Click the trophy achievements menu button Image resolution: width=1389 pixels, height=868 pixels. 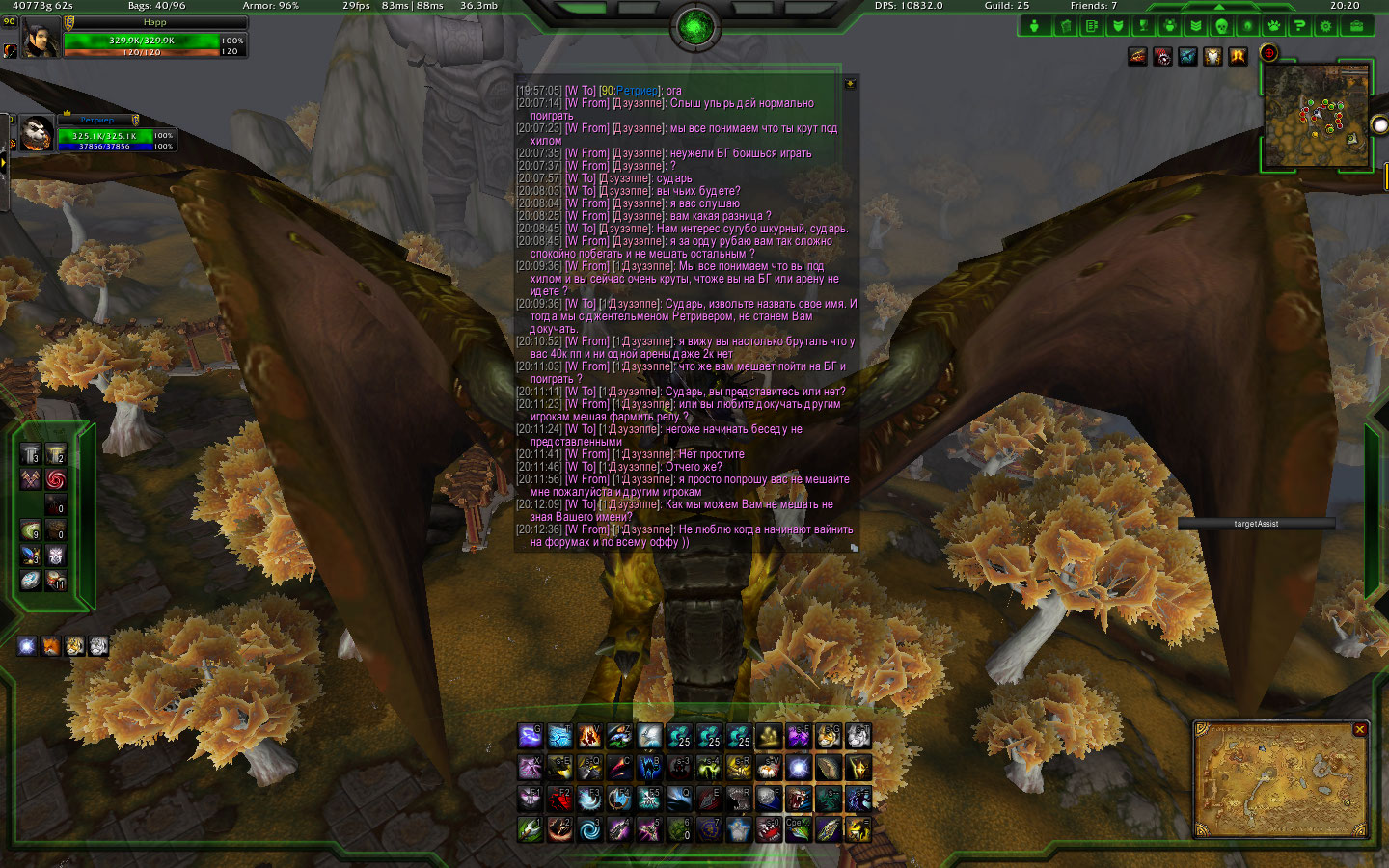click(1143, 26)
